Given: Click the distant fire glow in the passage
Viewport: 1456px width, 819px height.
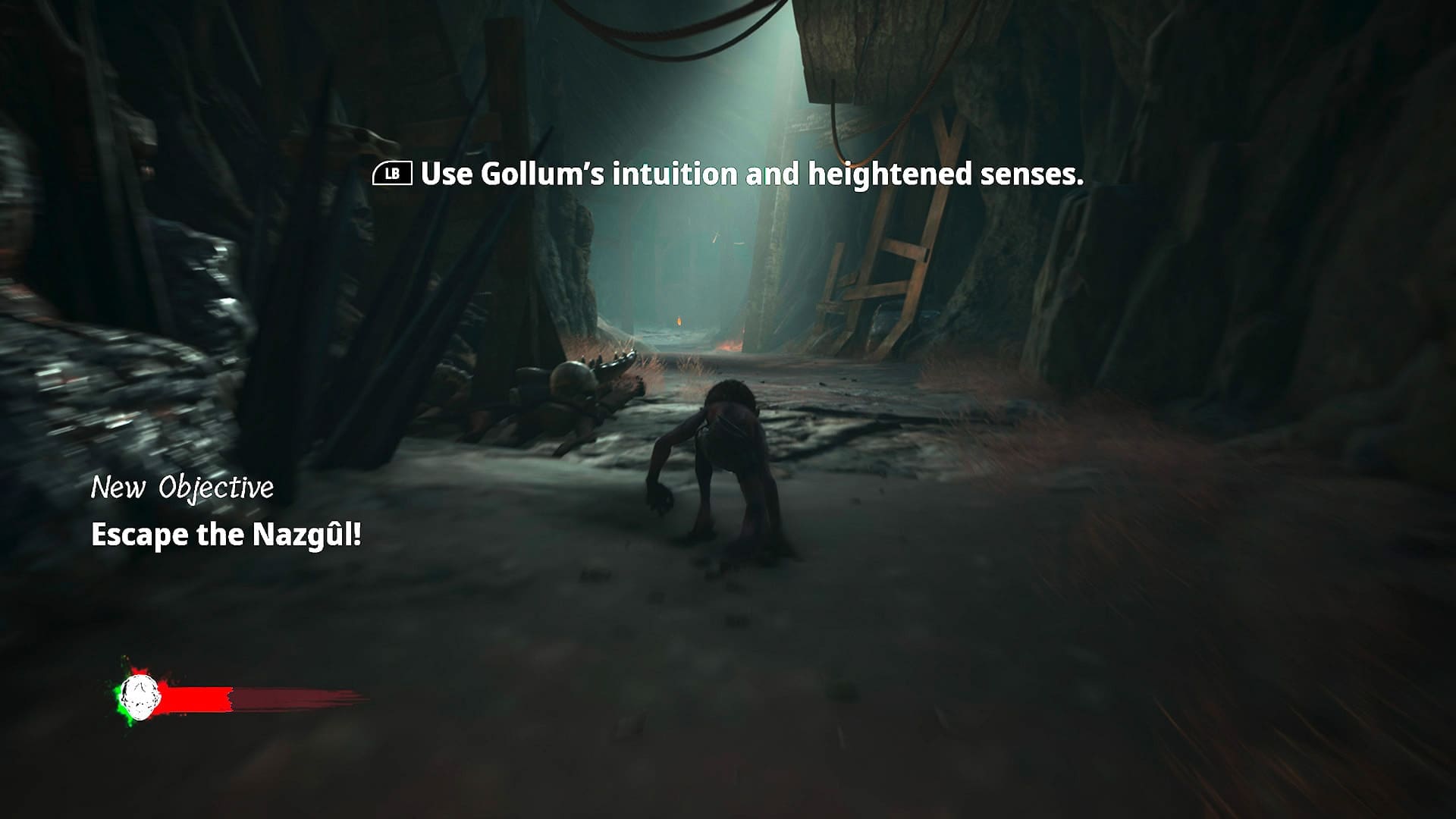Looking at the screenshot, I should coord(679,322).
